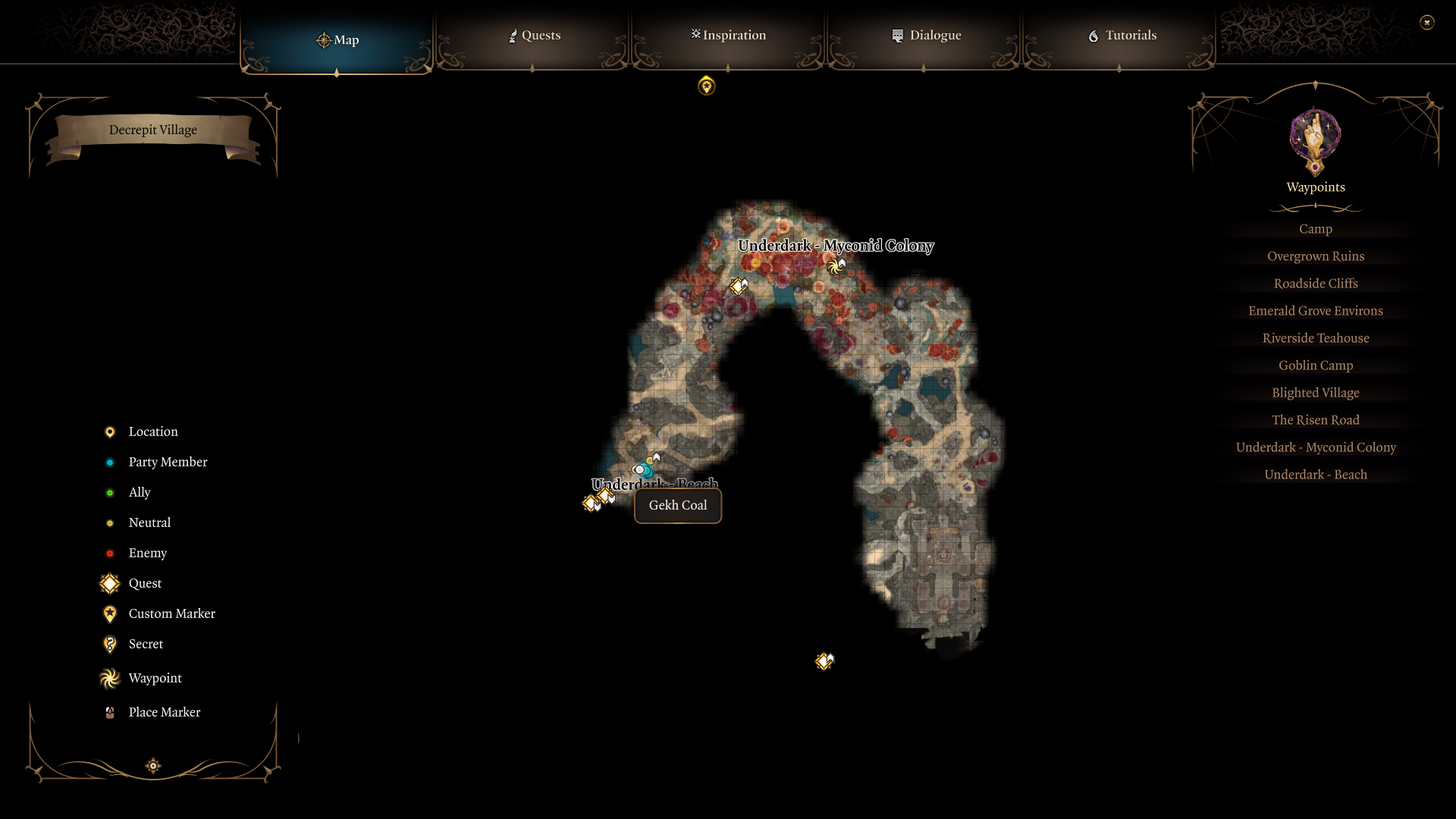Click the Waypoint legend icon
This screenshot has width=1456, height=819.
(x=109, y=678)
